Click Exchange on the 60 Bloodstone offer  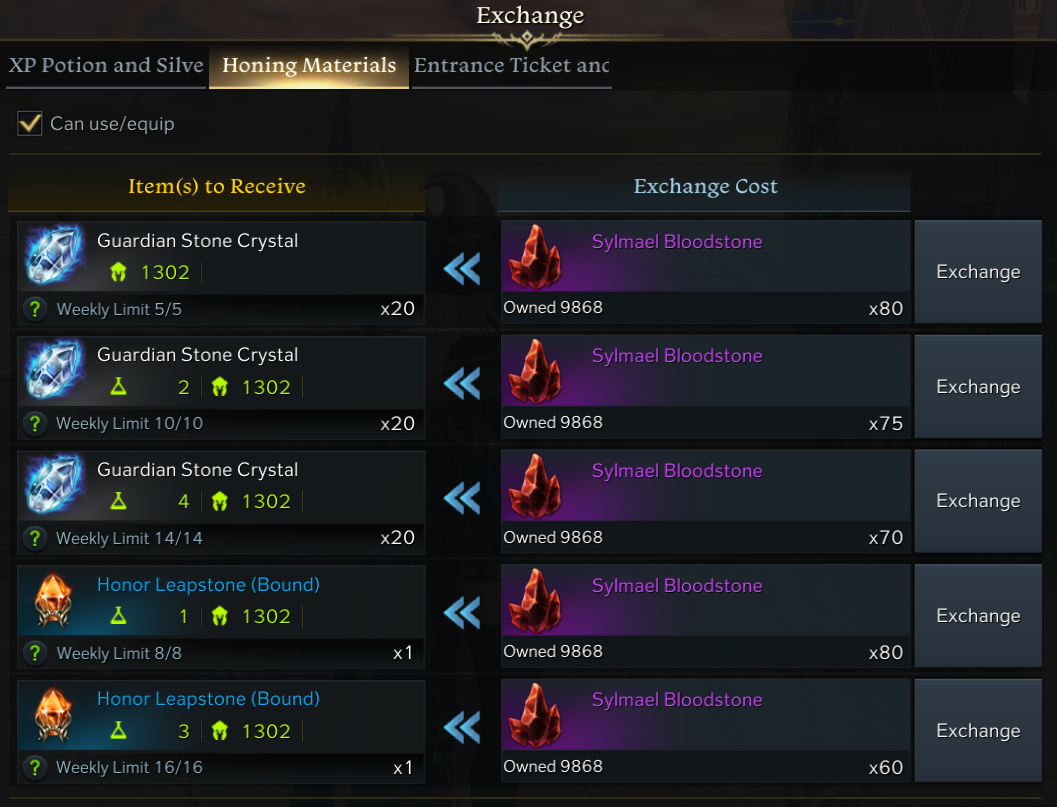(x=977, y=731)
